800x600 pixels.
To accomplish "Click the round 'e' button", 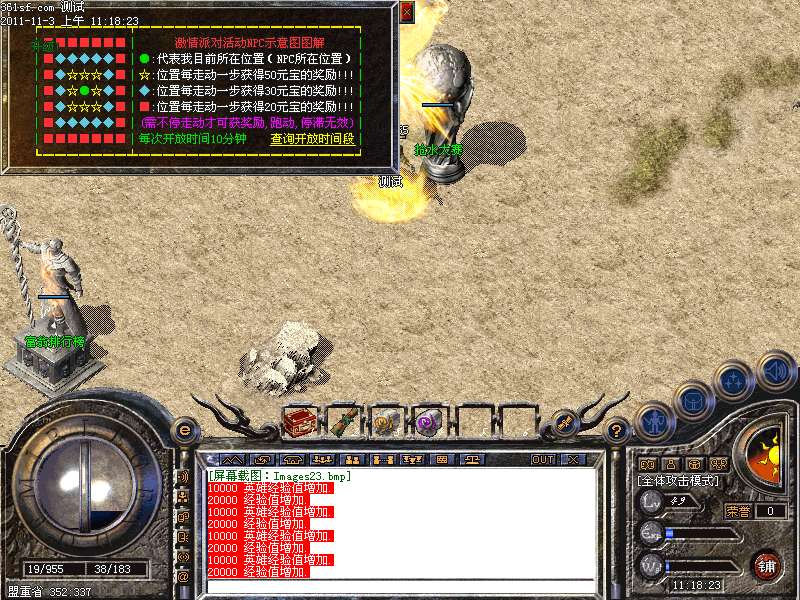I will 184,430.
